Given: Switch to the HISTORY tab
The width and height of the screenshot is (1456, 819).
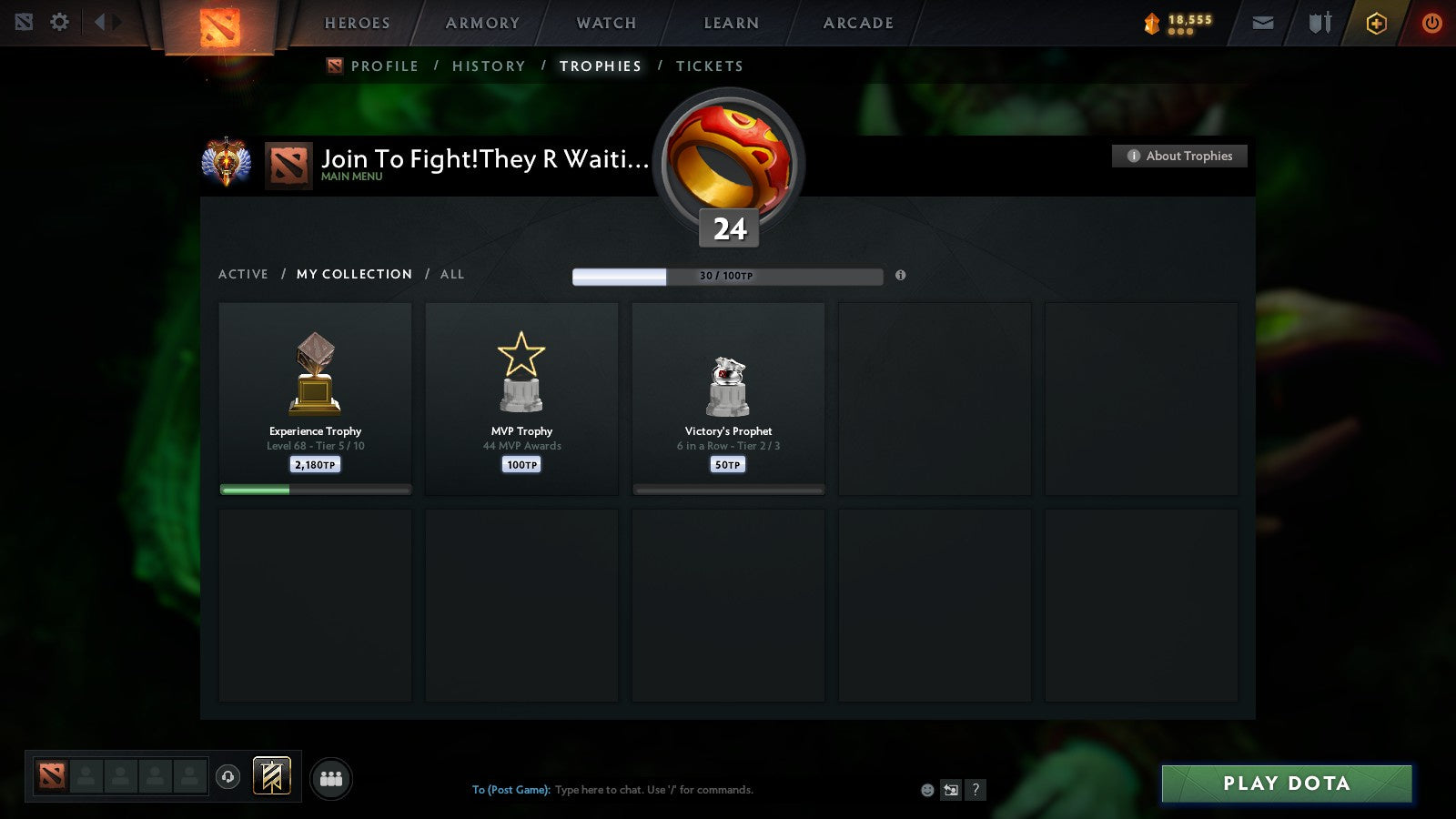Looking at the screenshot, I should (x=490, y=66).
